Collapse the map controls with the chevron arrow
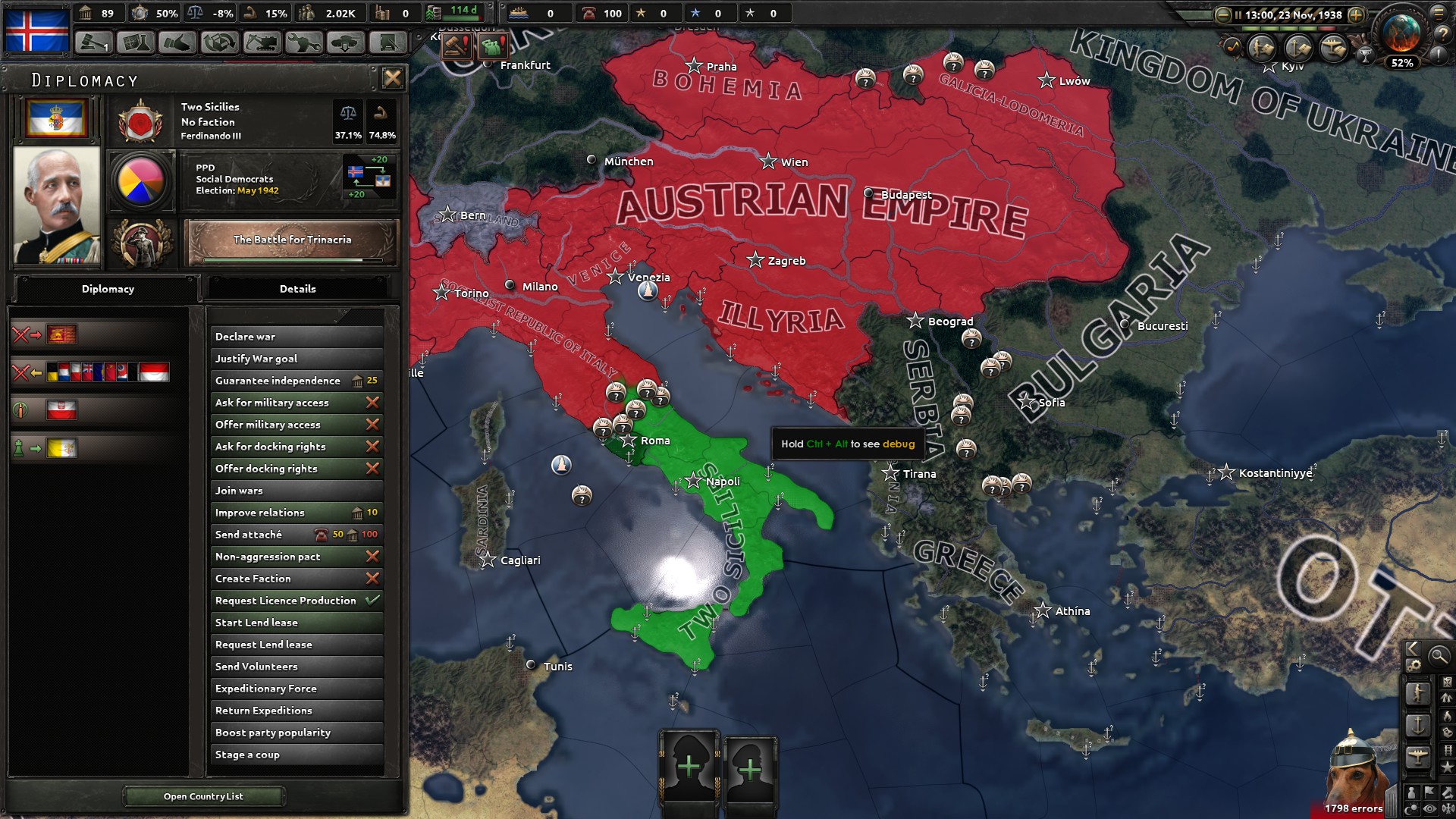Image resolution: width=1456 pixels, height=819 pixels. click(x=1411, y=650)
